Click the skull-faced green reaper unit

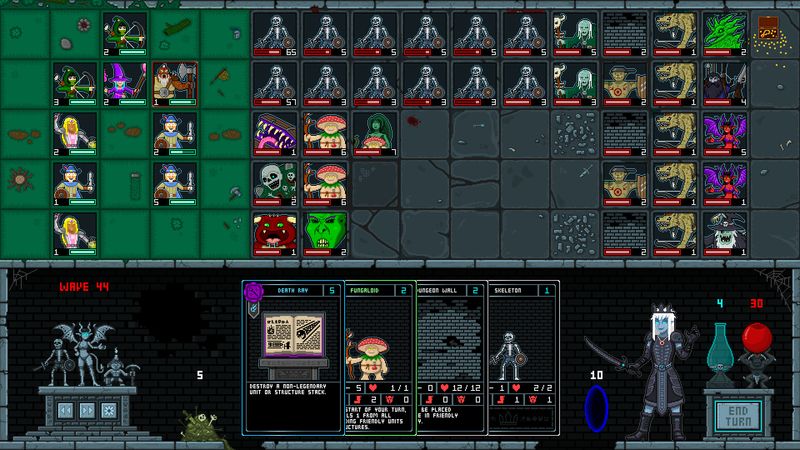click(x=275, y=183)
